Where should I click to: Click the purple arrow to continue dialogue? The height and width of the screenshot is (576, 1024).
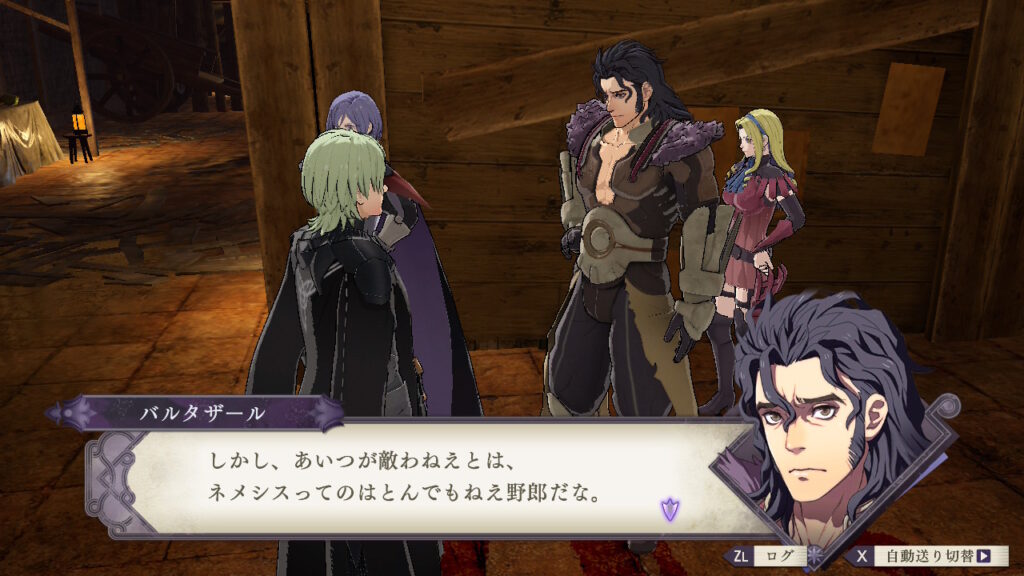(668, 509)
